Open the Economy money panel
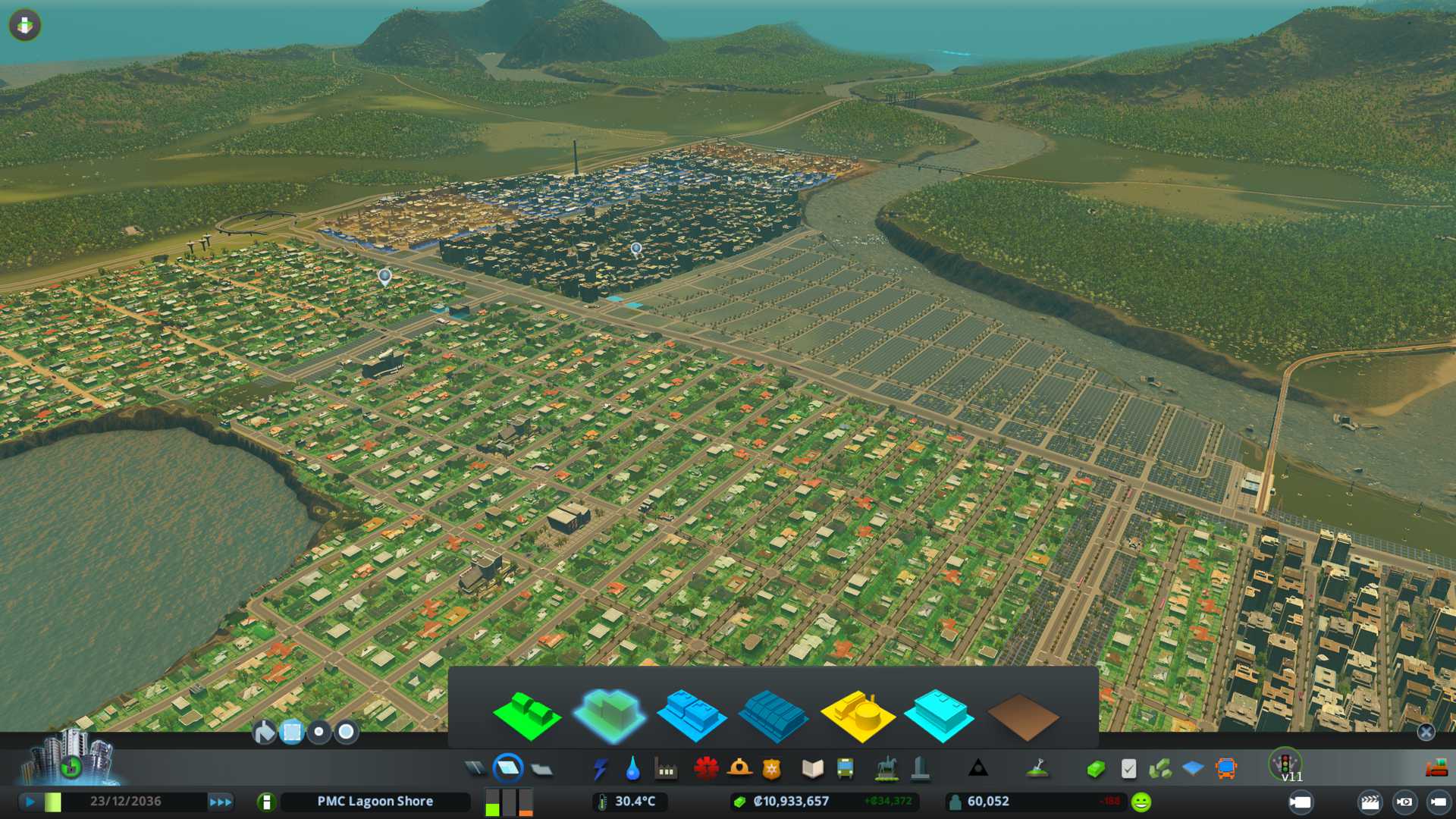The image size is (1456, 819). point(1095,769)
